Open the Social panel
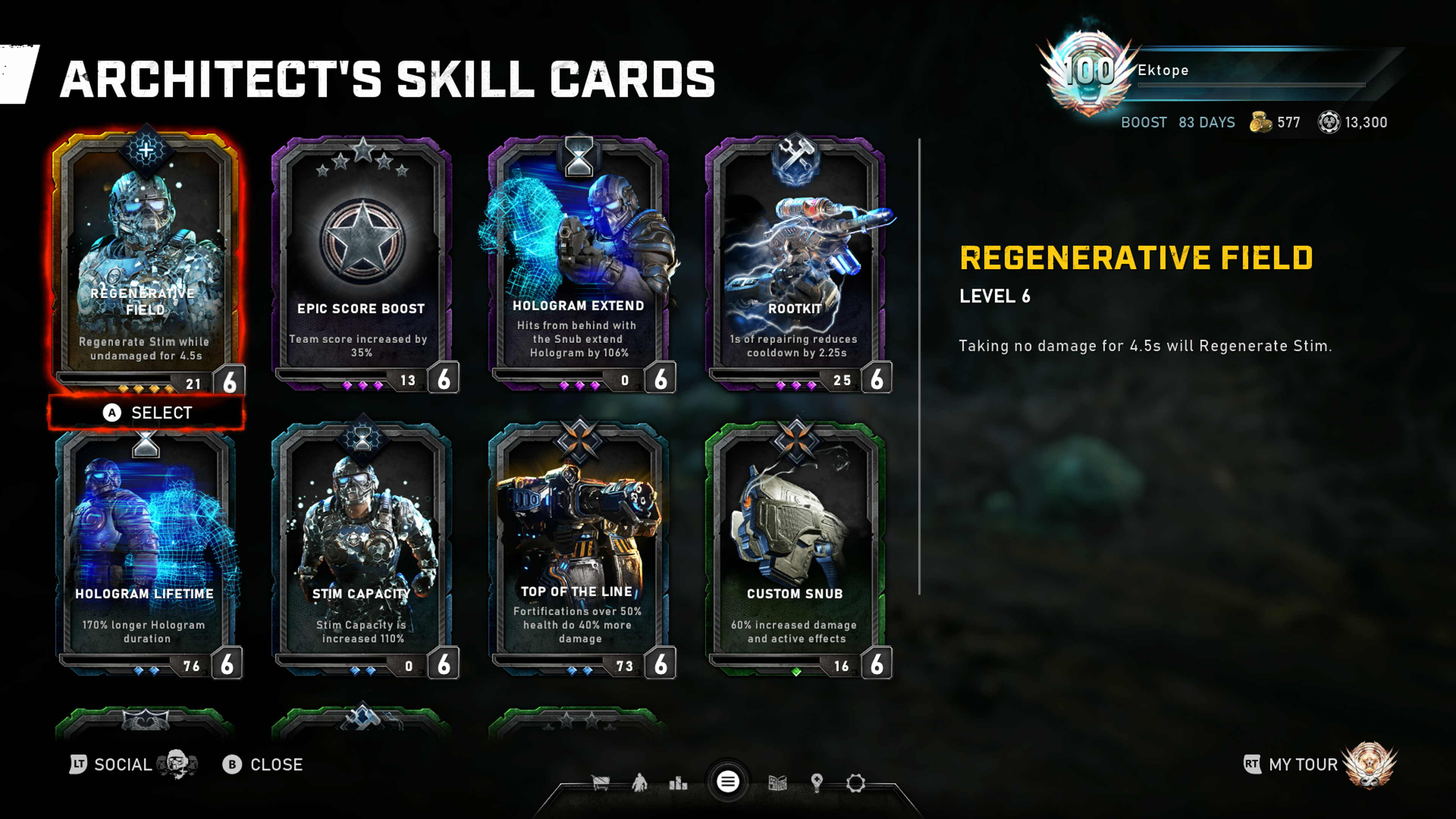This screenshot has height=819, width=1456. (x=121, y=765)
